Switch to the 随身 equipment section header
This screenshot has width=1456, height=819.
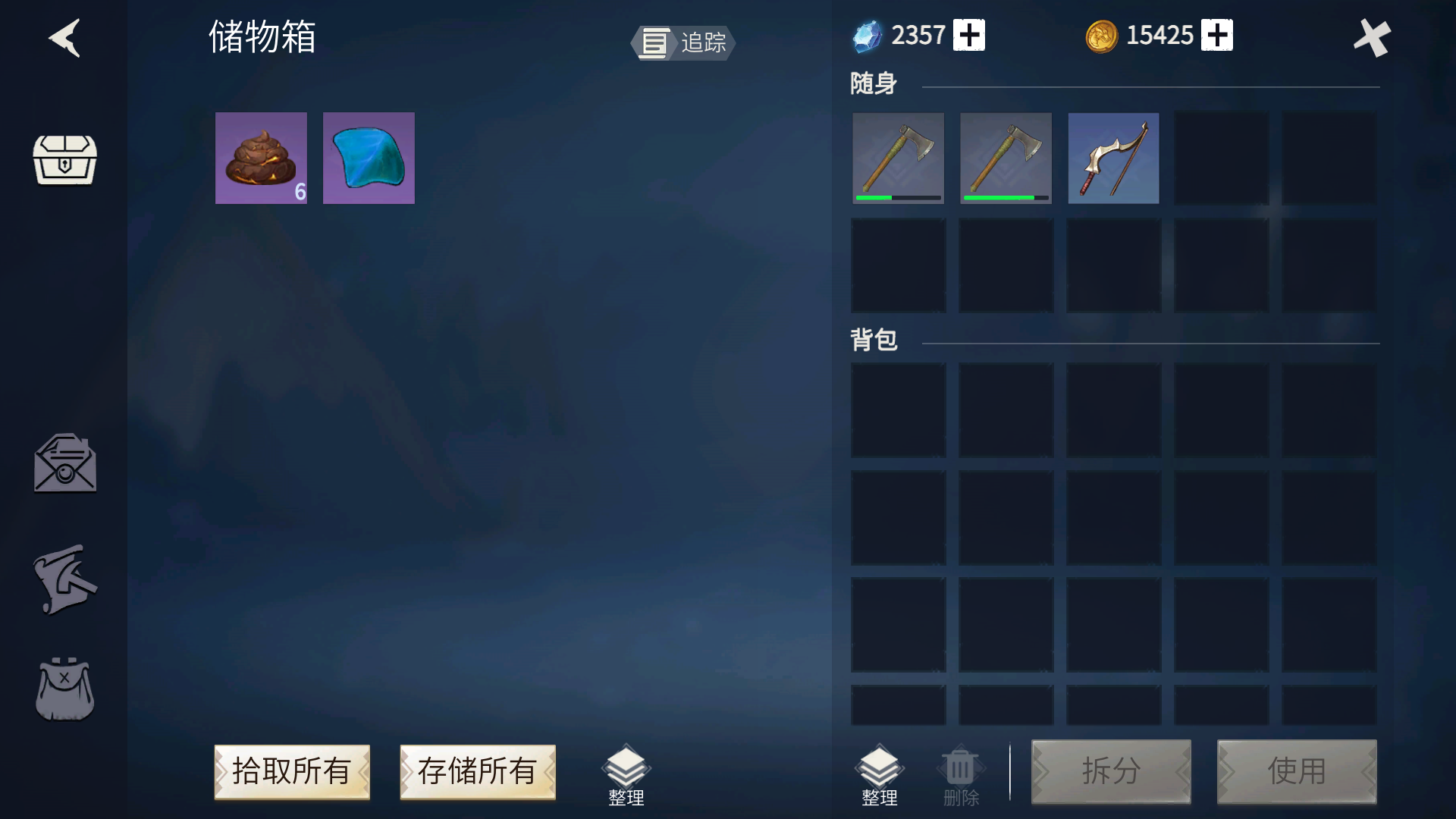coord(872,83)
